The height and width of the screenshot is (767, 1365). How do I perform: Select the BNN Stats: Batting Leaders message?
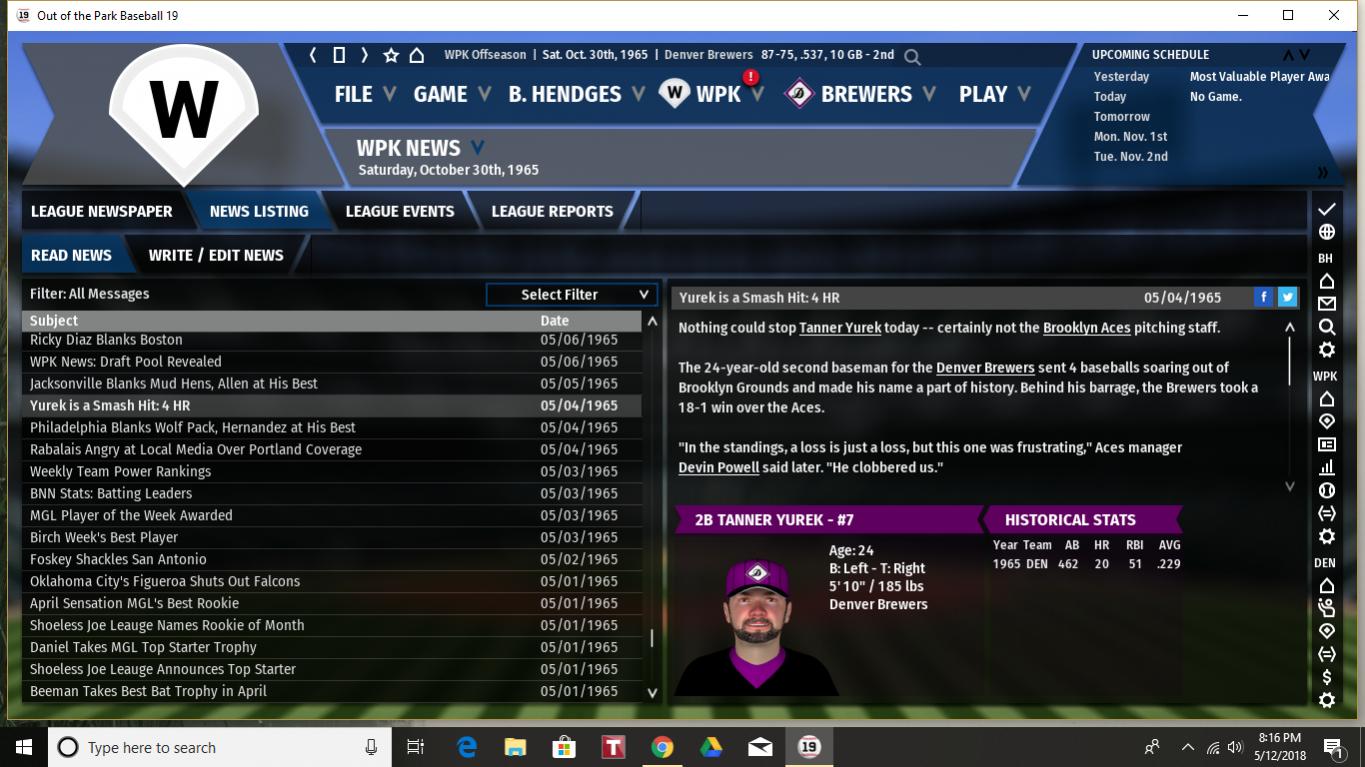[111, 493]
